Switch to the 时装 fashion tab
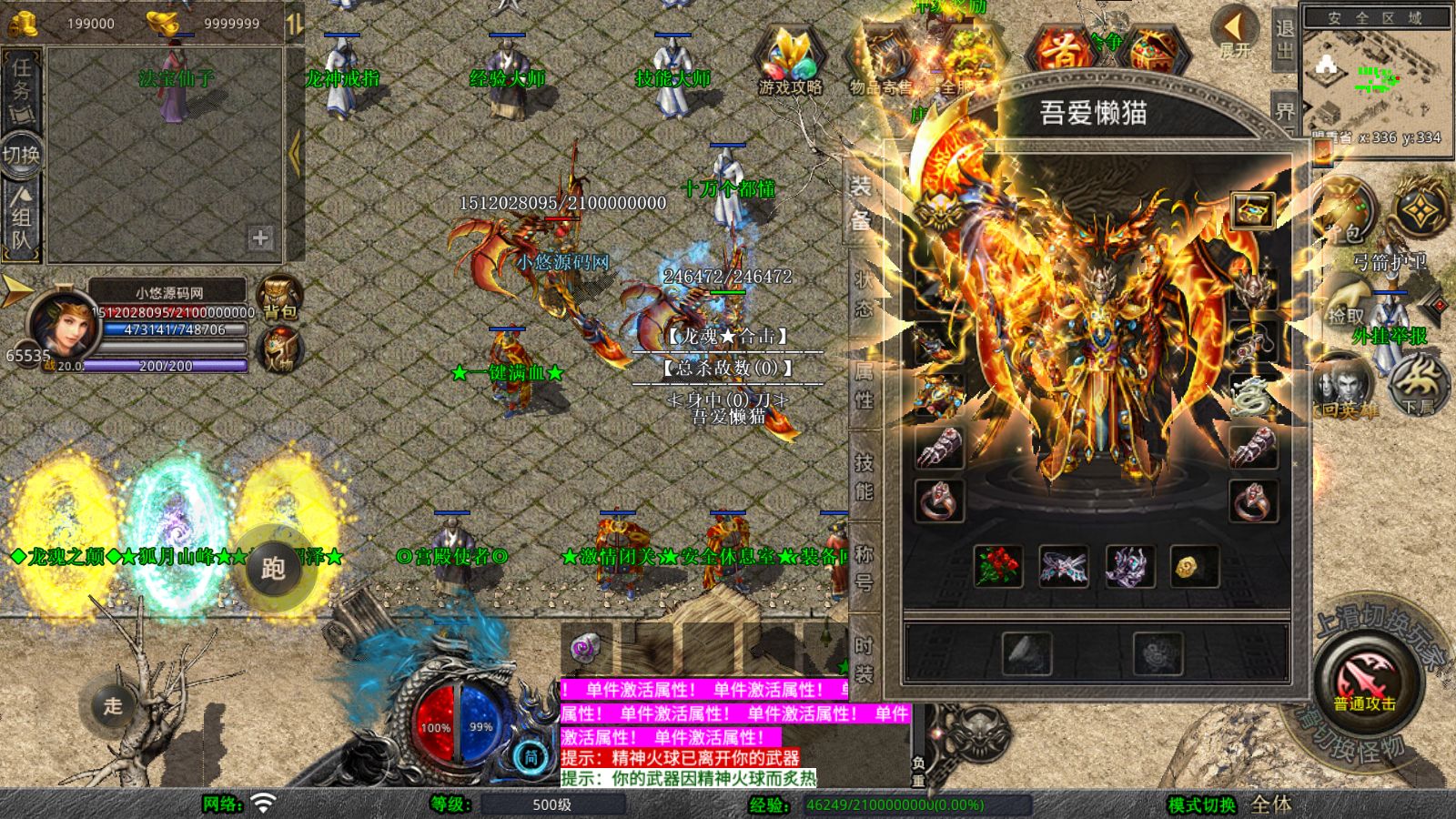 point(863,660)
